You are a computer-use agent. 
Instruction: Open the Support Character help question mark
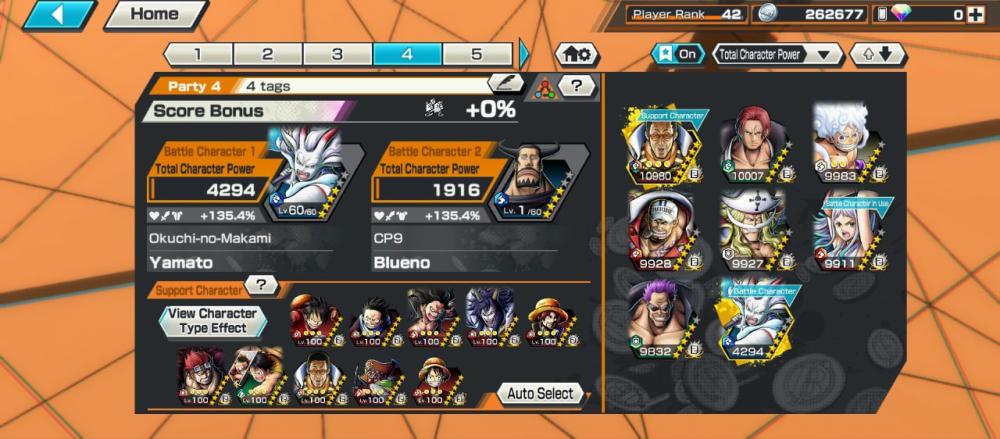click(261, 285)
